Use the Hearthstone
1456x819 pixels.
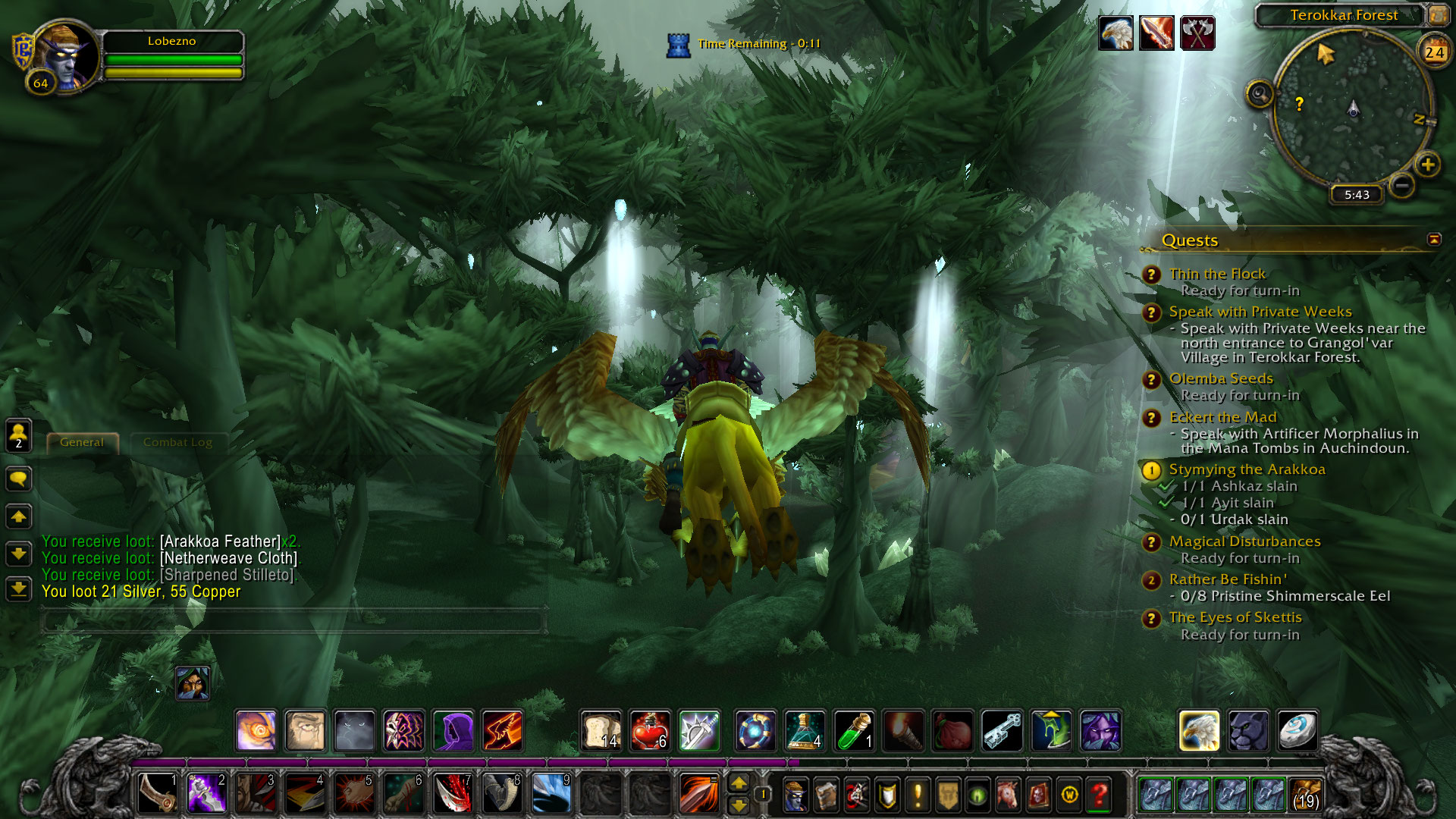(1297, 731)
